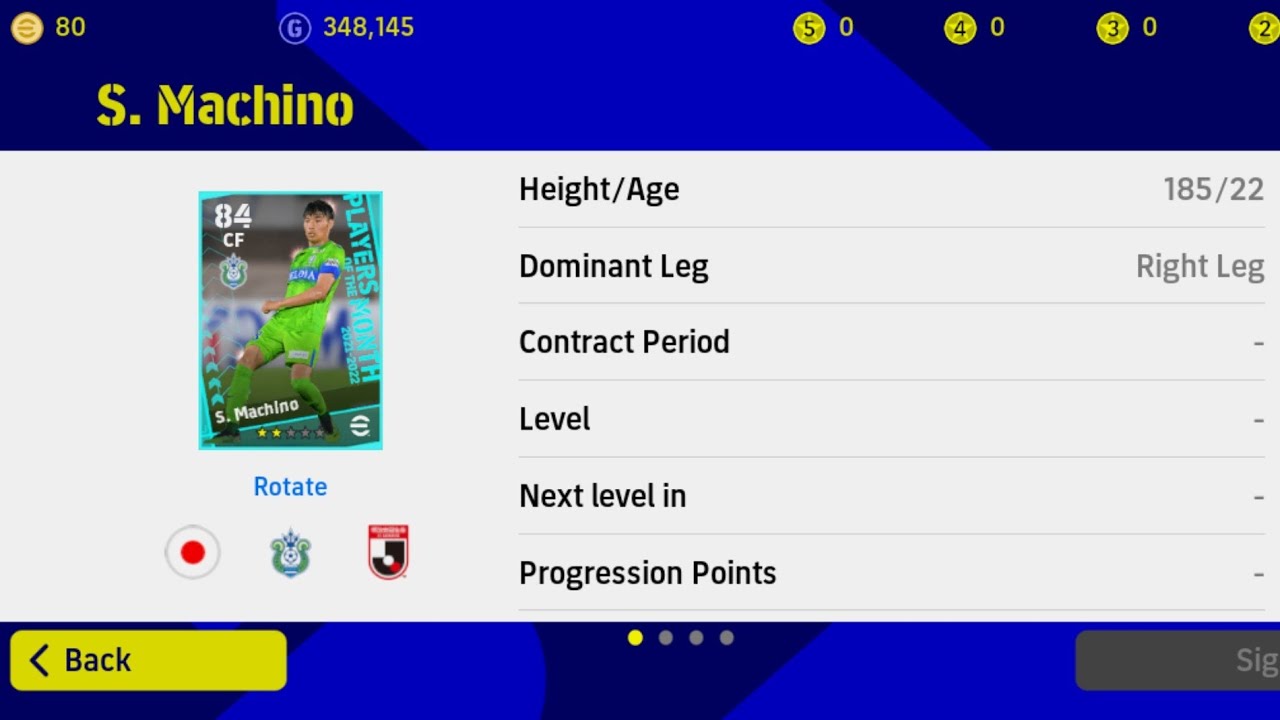Screen dimensions: 1280x720
Task: Jump to the second page dot
Action: point(666,638)
